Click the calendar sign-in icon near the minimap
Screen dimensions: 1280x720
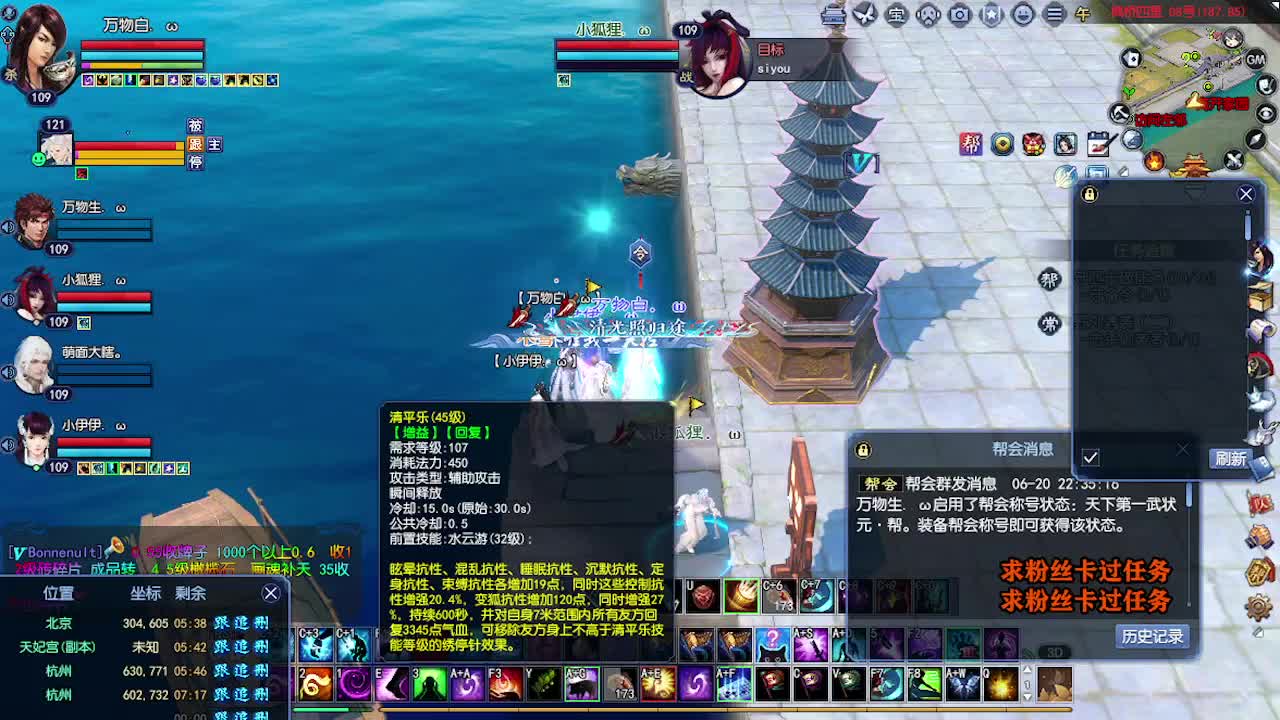1100,142
